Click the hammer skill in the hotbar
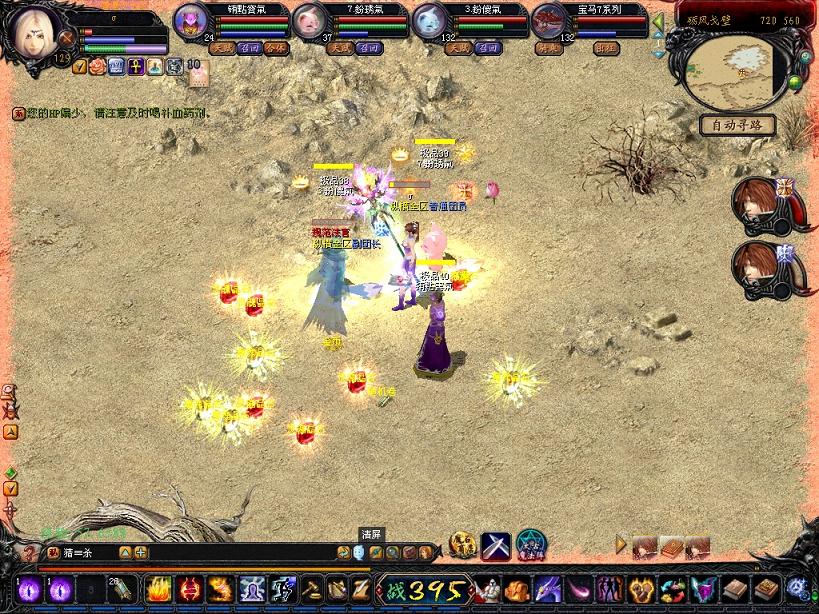This screenshot has width=819, height=614. click(x=312, y=589)
